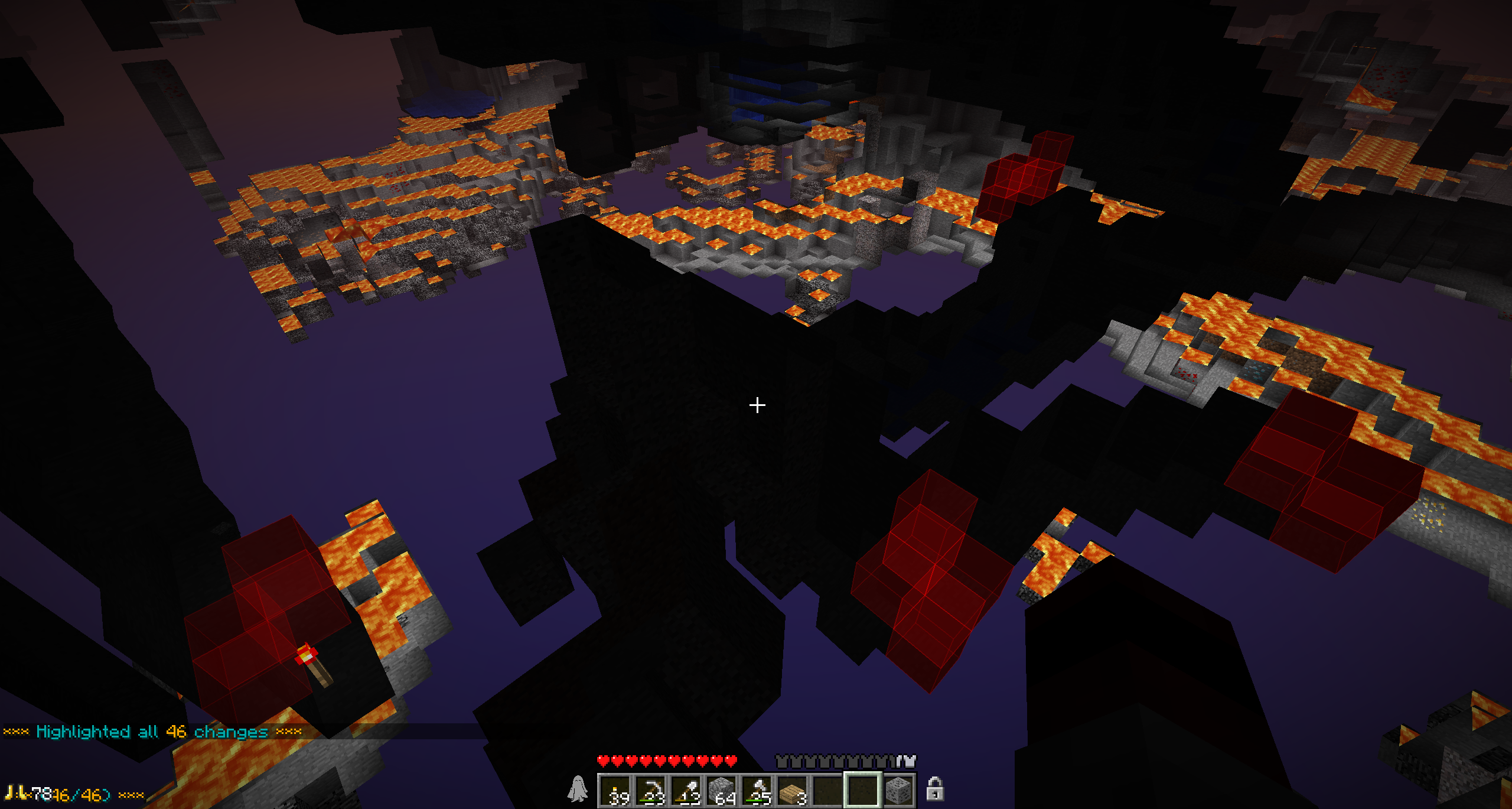Select the coal ore block slot
Screen dimensions: 1512x809
[898, 790]
